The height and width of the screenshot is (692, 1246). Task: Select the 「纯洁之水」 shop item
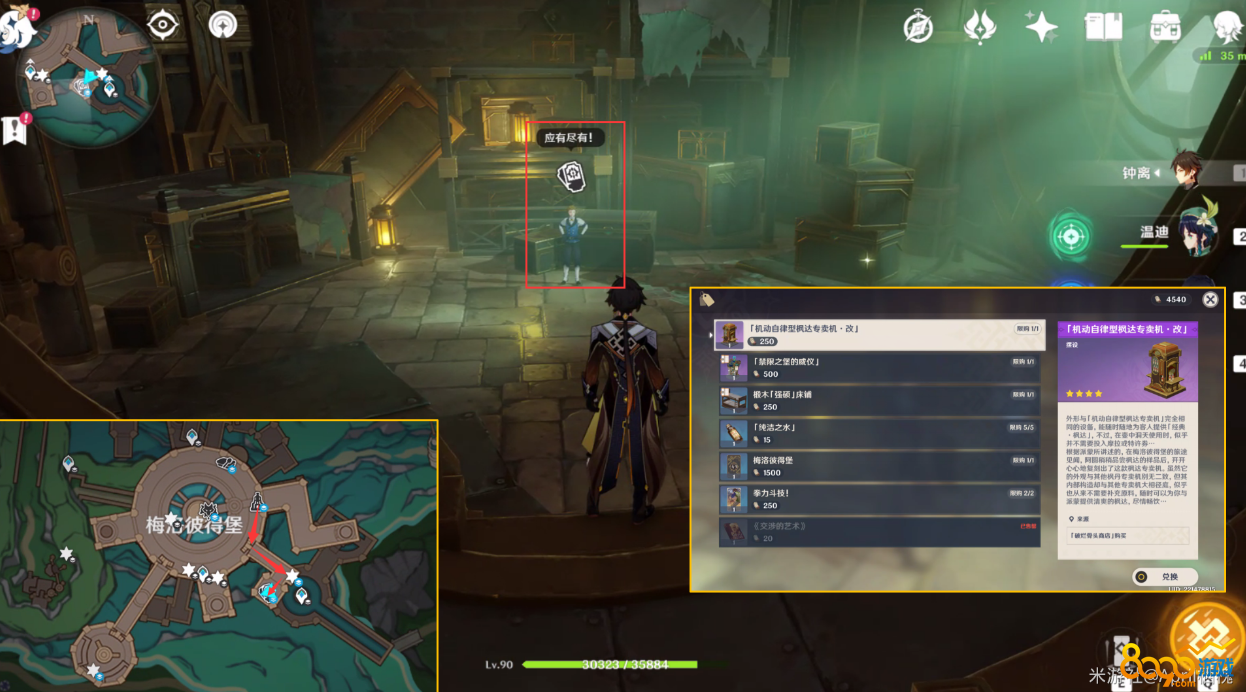[x=880, y=433]
